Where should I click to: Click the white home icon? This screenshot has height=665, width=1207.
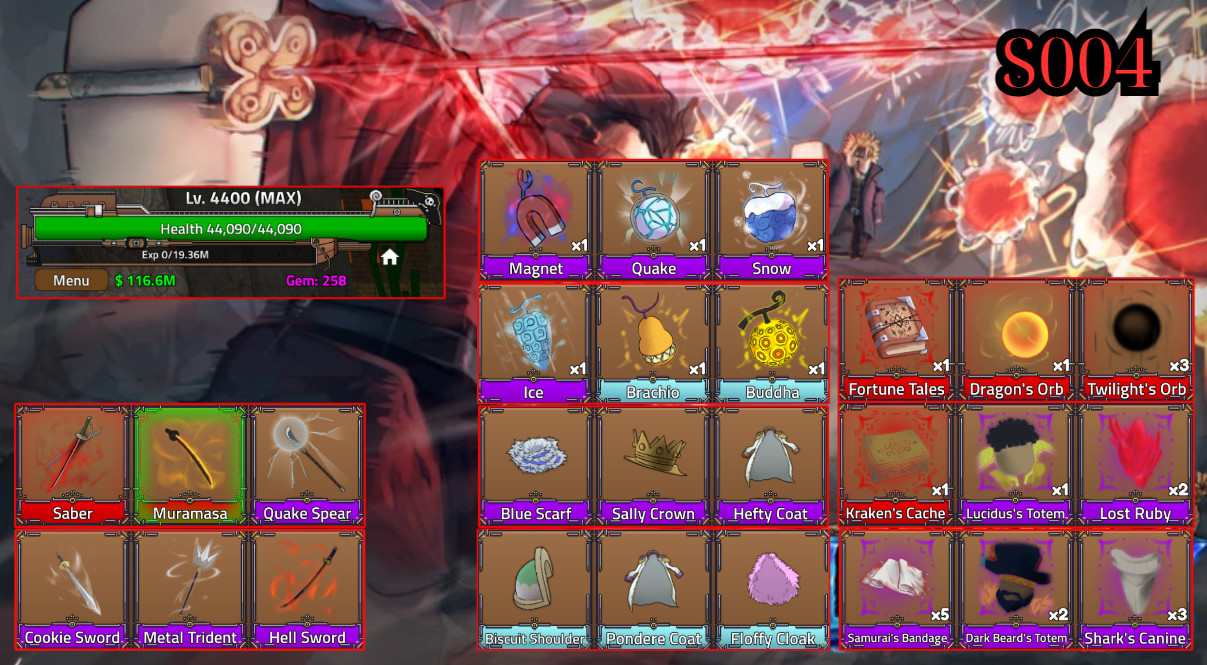(390, 257)
